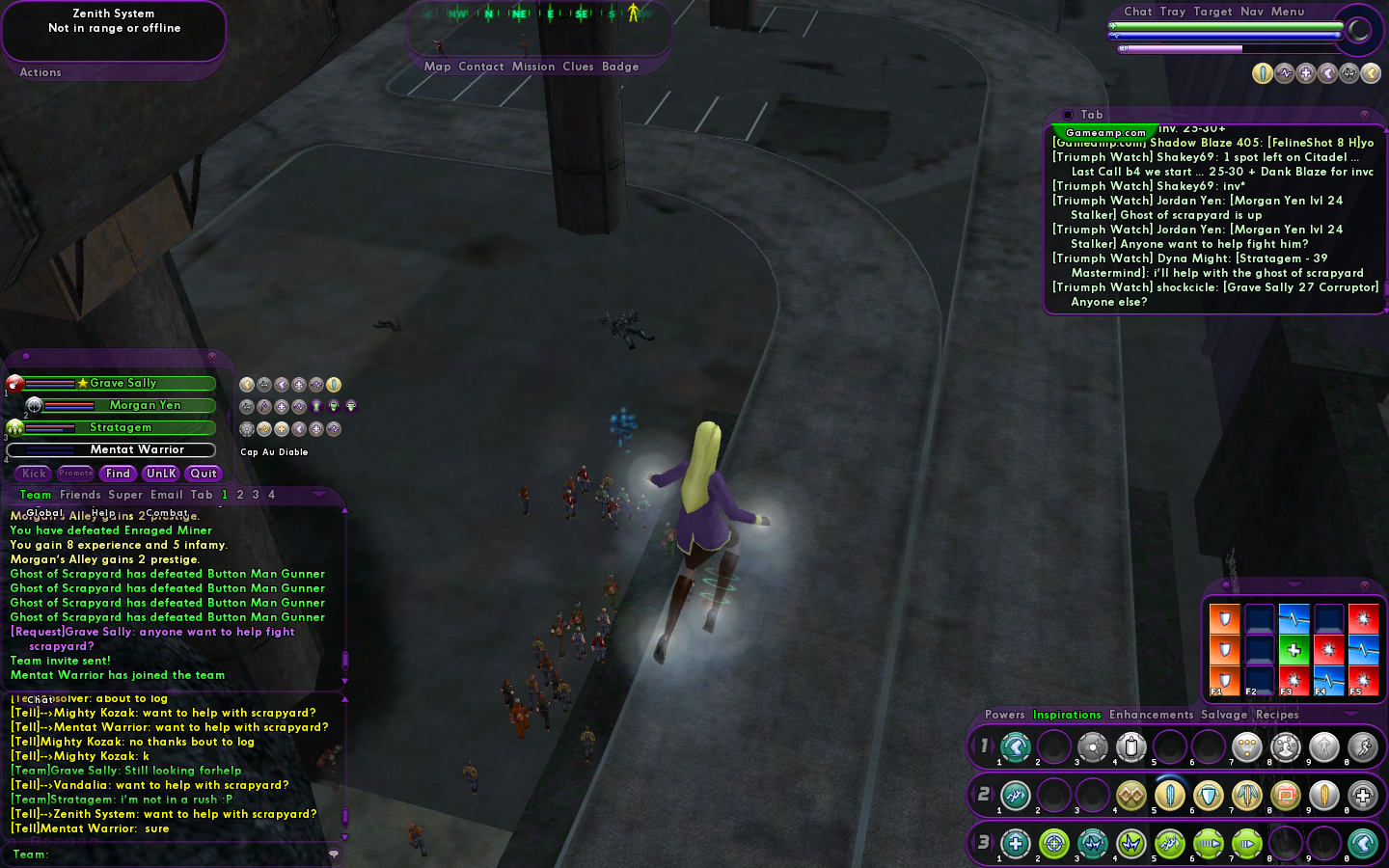Kick the selected team member
1389x868 pixels.
pos(35,474)
